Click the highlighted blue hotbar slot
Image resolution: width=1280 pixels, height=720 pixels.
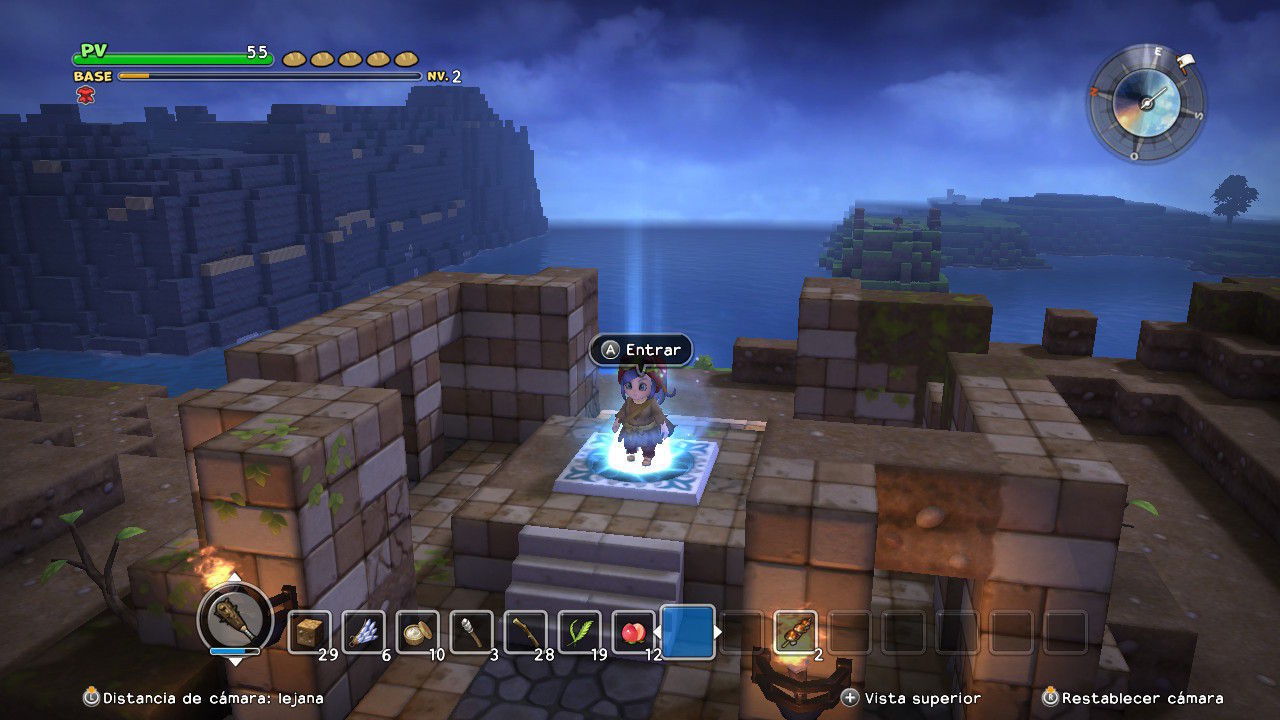click(x=688, y=632)
